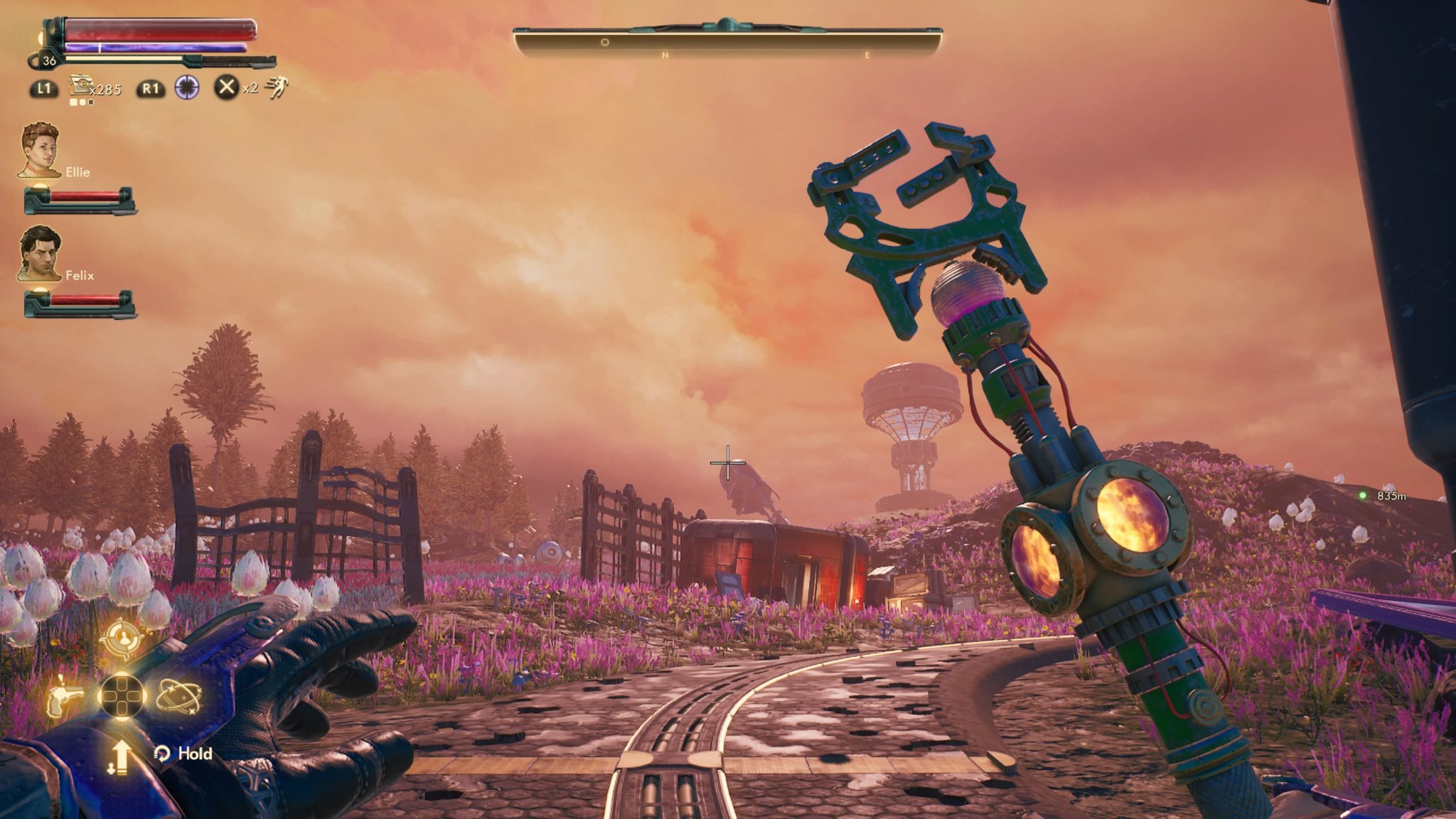Click the compass bar heading strip
Viewport: 1456px width, 819px height.
pos(727,45)
